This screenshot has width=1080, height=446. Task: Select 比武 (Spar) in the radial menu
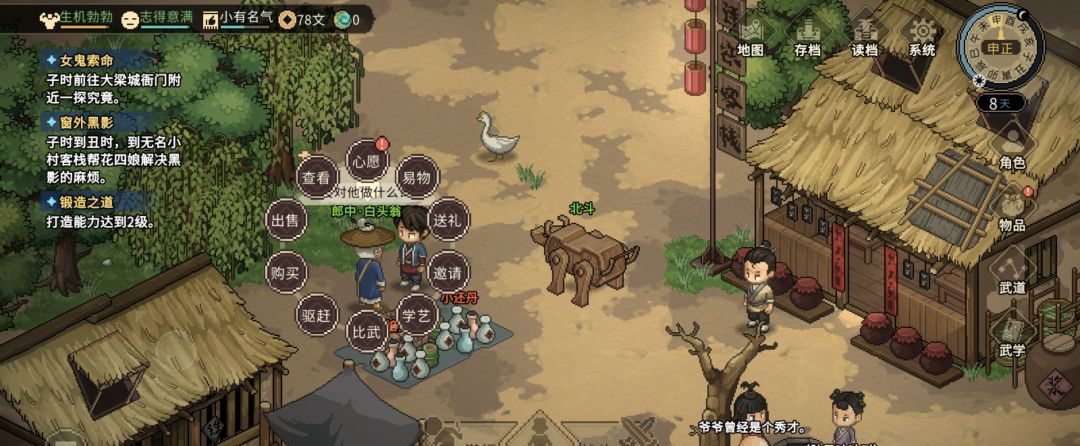point(365,330)
